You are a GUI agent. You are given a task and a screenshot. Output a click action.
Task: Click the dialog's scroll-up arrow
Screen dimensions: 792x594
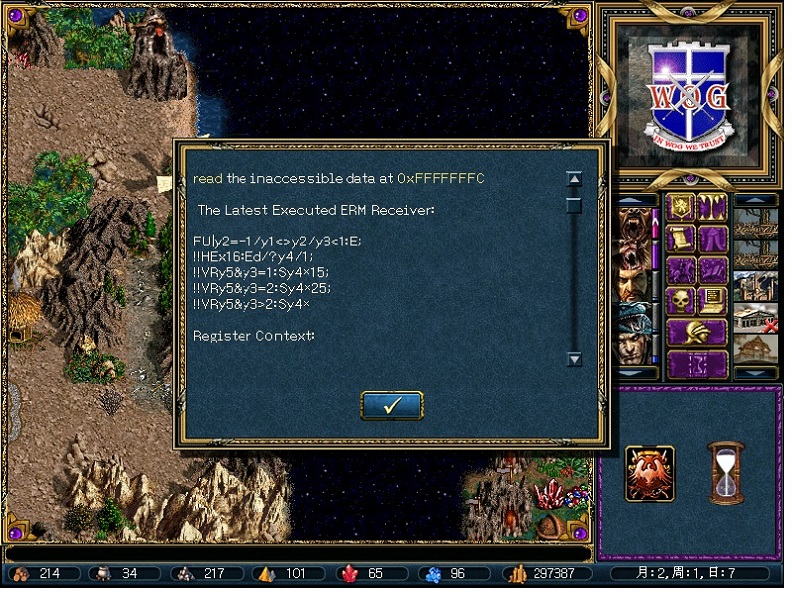coord(574,179)
